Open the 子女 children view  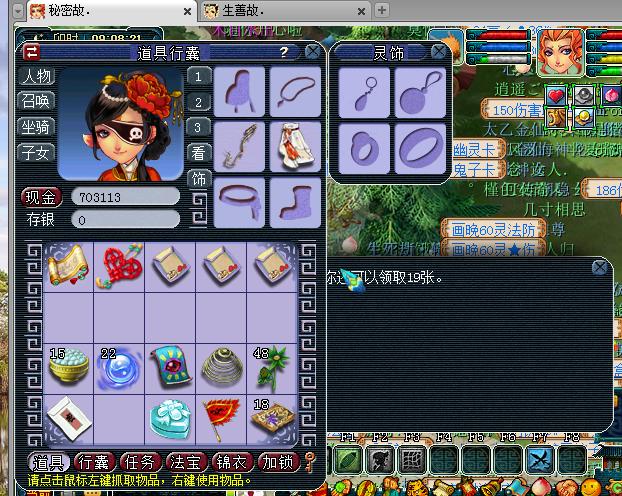[37, 152]
